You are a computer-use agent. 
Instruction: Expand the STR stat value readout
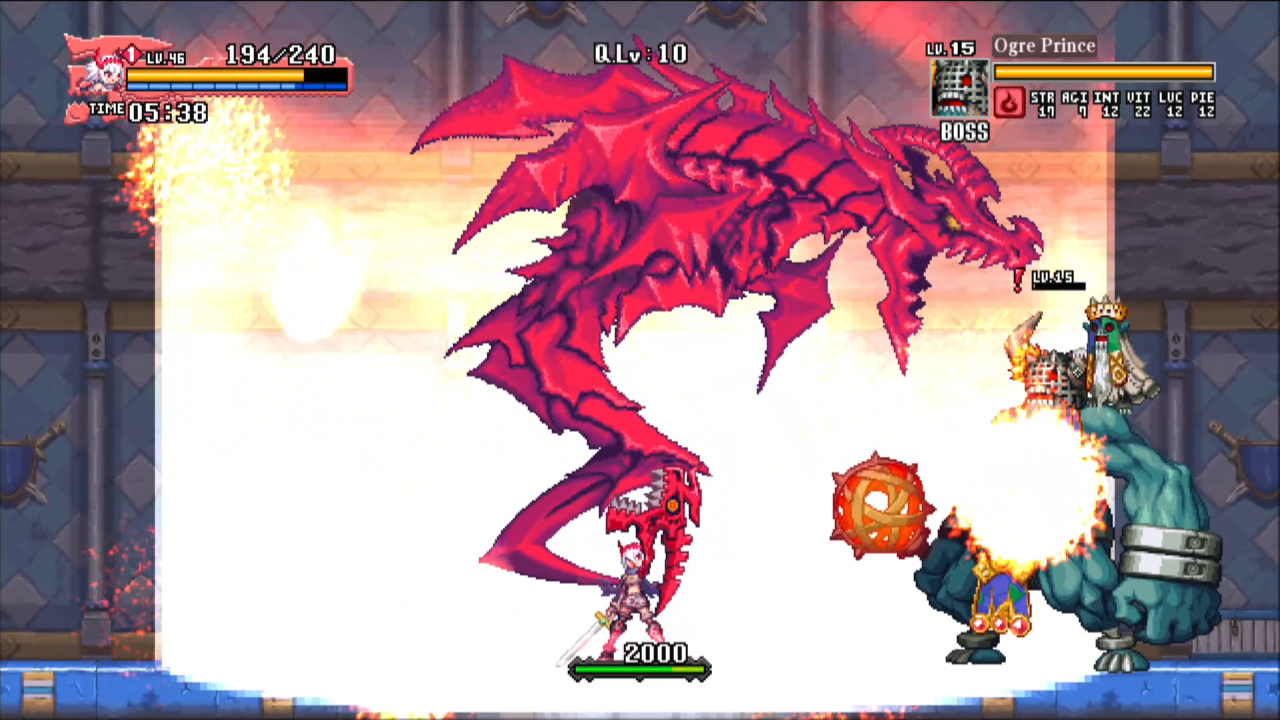[1044, 104]
